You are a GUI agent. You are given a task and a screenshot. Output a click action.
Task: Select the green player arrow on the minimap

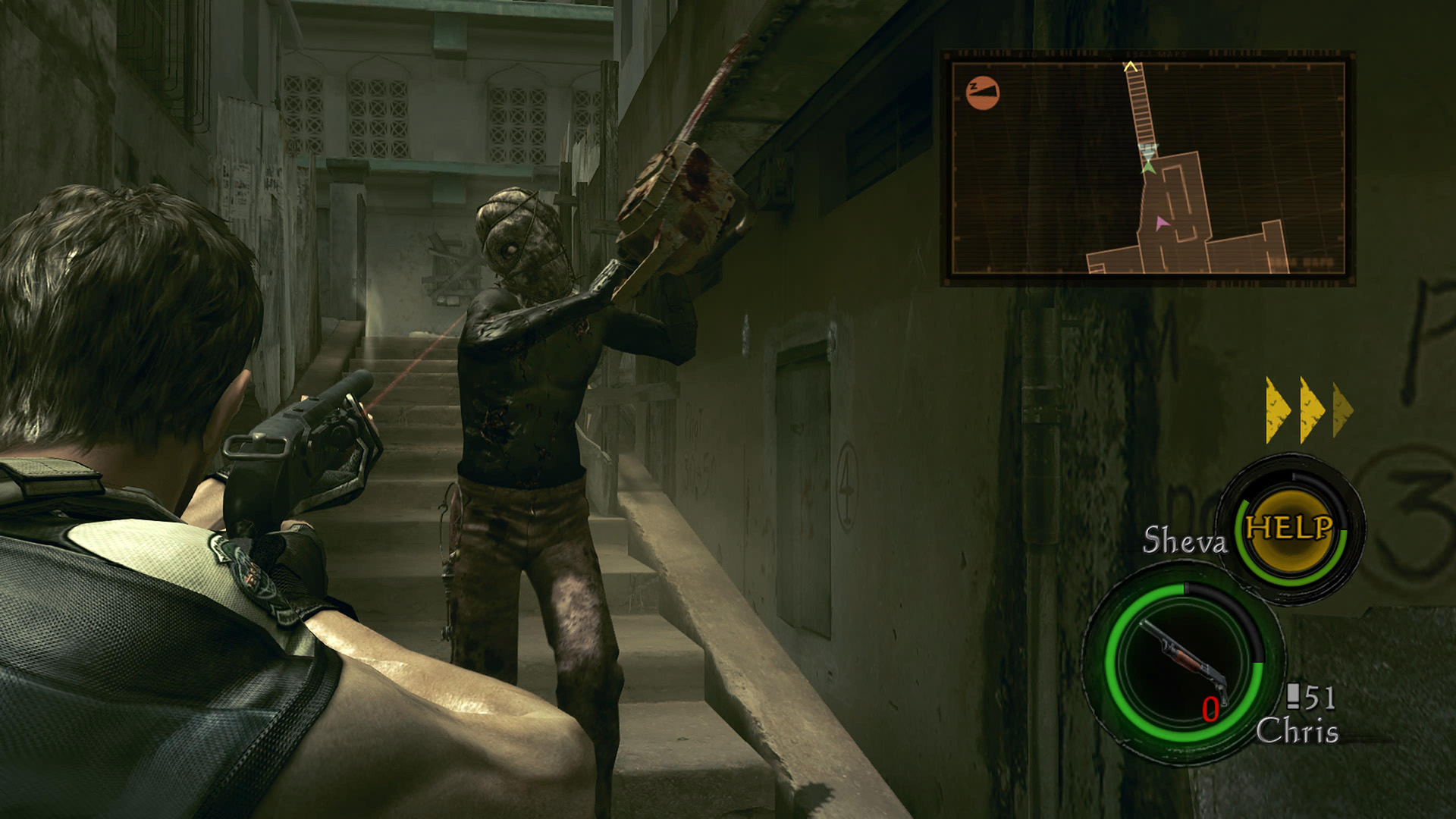pos(1149,168)
